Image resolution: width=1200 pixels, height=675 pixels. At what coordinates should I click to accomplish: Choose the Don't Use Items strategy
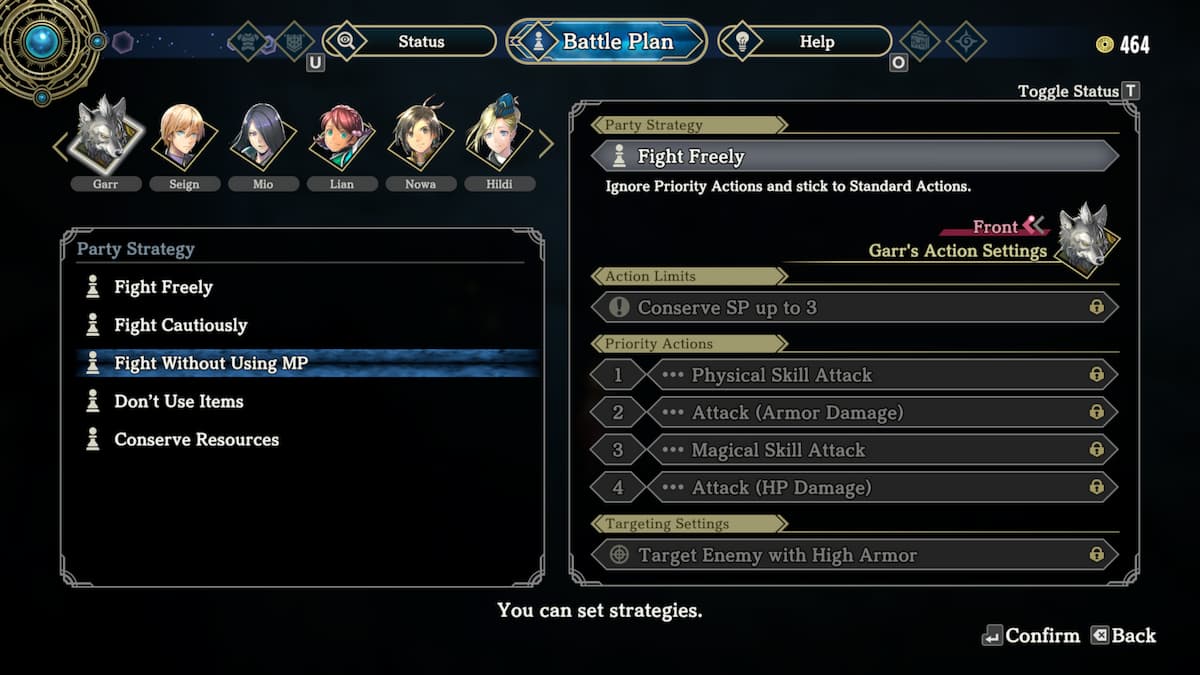[178, 402]
